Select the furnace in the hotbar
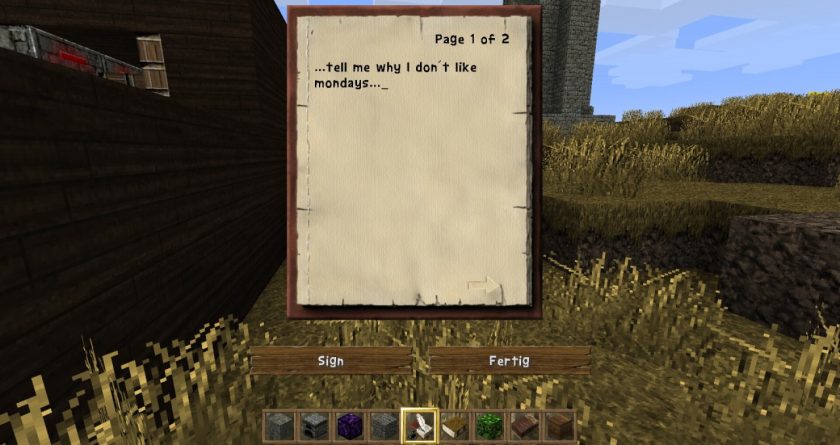The height and width of the screenshot is (445, 840). click(315, 425)
